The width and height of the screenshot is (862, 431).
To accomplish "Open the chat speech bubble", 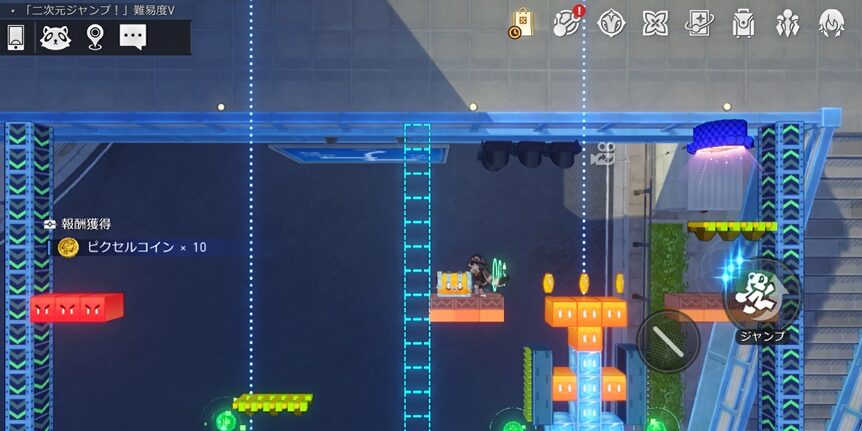I will pyautogui.click(x=133, y=37).
